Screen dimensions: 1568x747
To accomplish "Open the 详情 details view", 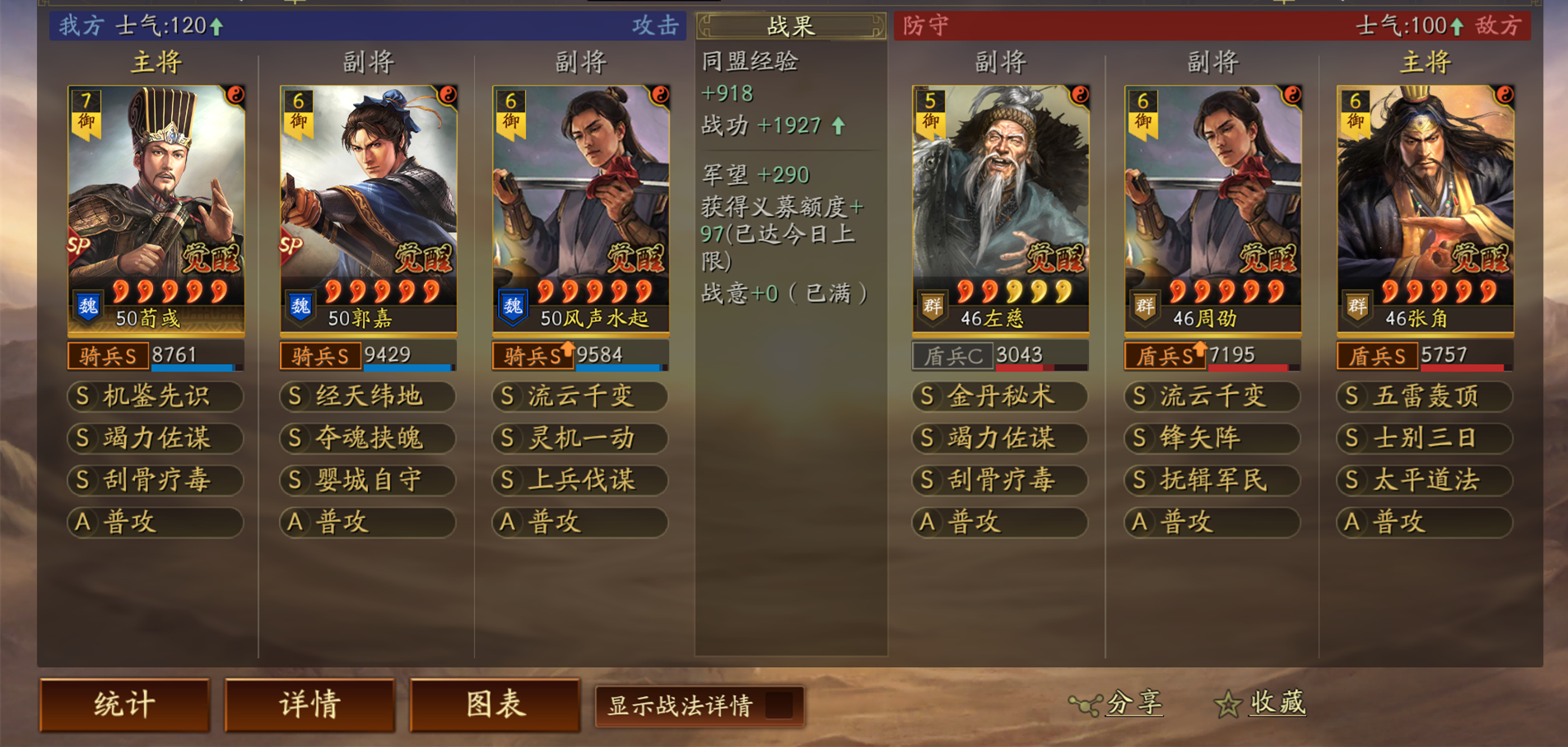I will 310,705.
